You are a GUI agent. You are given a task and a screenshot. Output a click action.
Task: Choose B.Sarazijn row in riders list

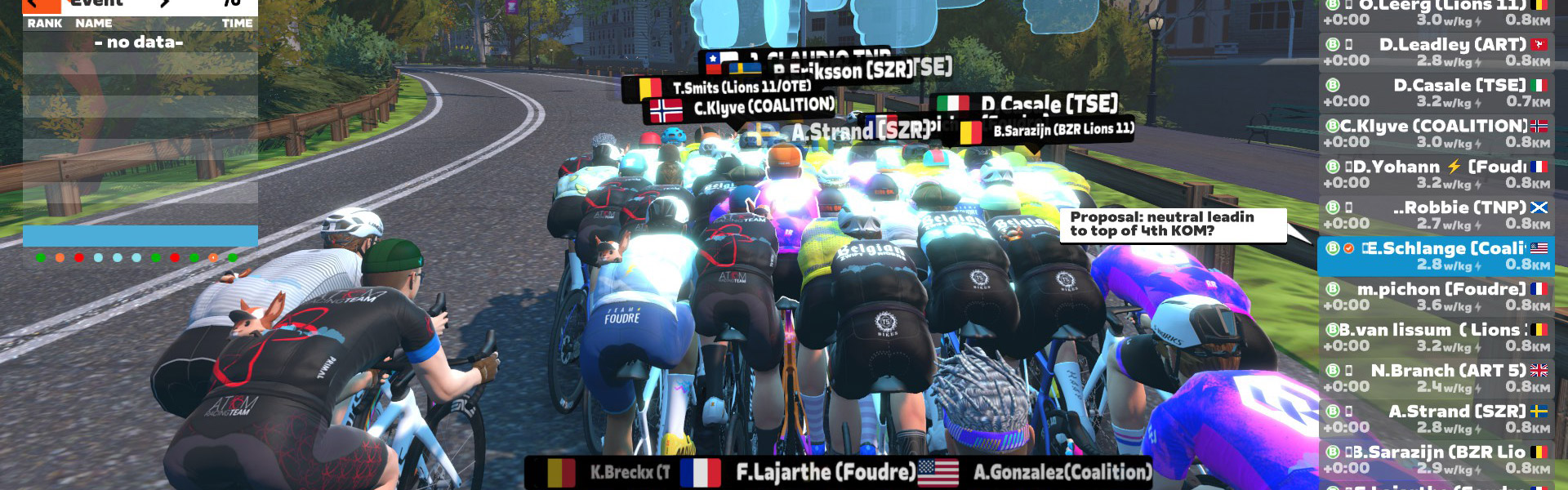click(x=1436, y=460)
